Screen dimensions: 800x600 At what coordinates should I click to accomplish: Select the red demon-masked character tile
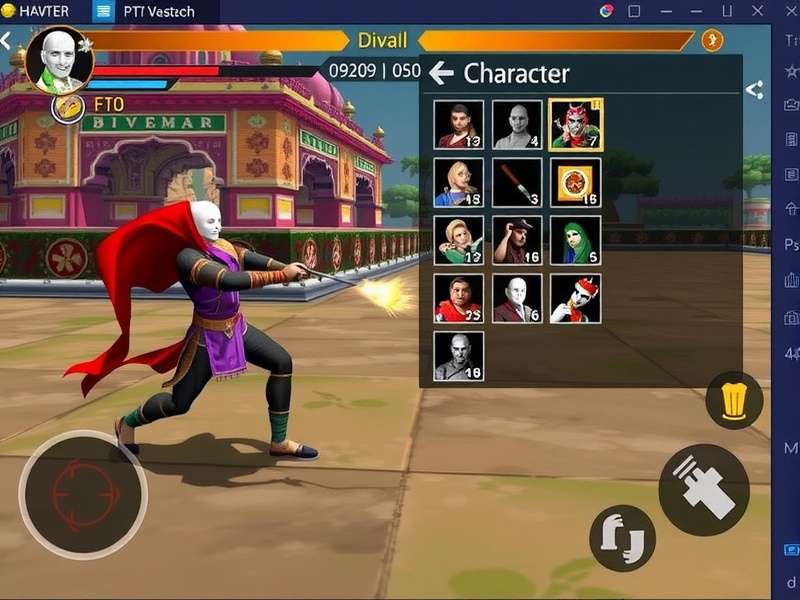click(x=575, y=125)
